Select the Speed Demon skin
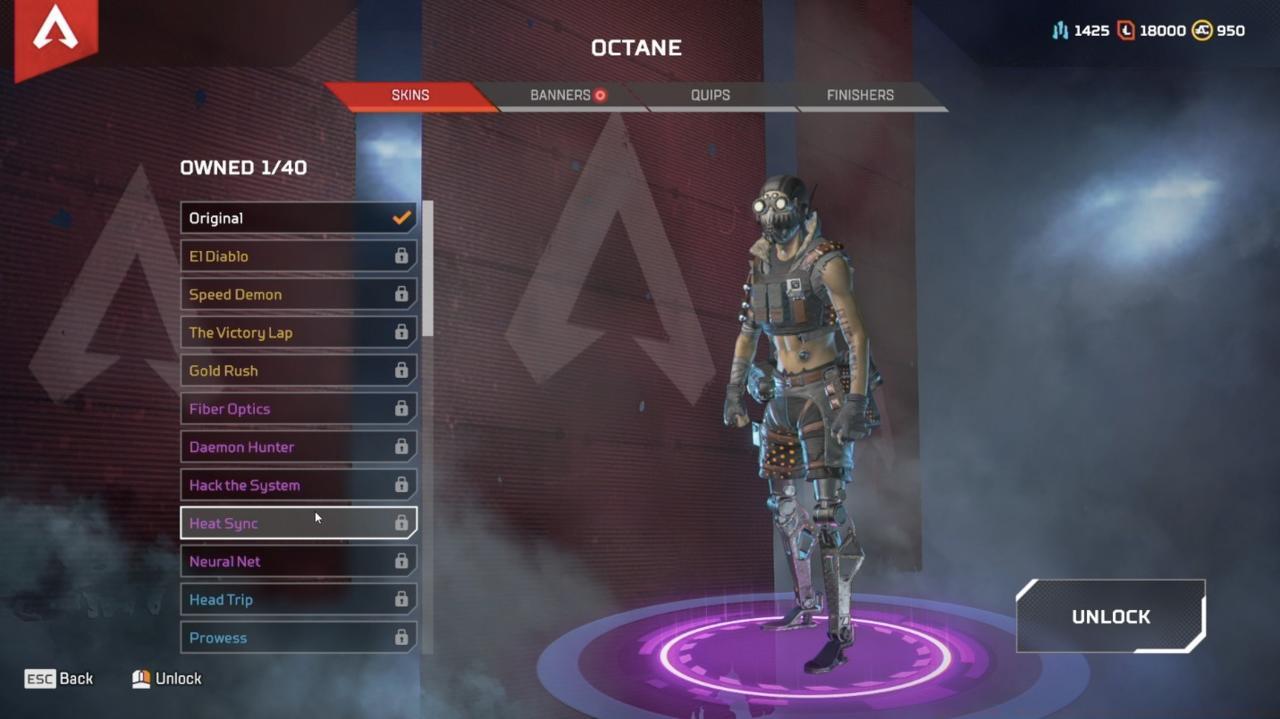 point(298,294)
